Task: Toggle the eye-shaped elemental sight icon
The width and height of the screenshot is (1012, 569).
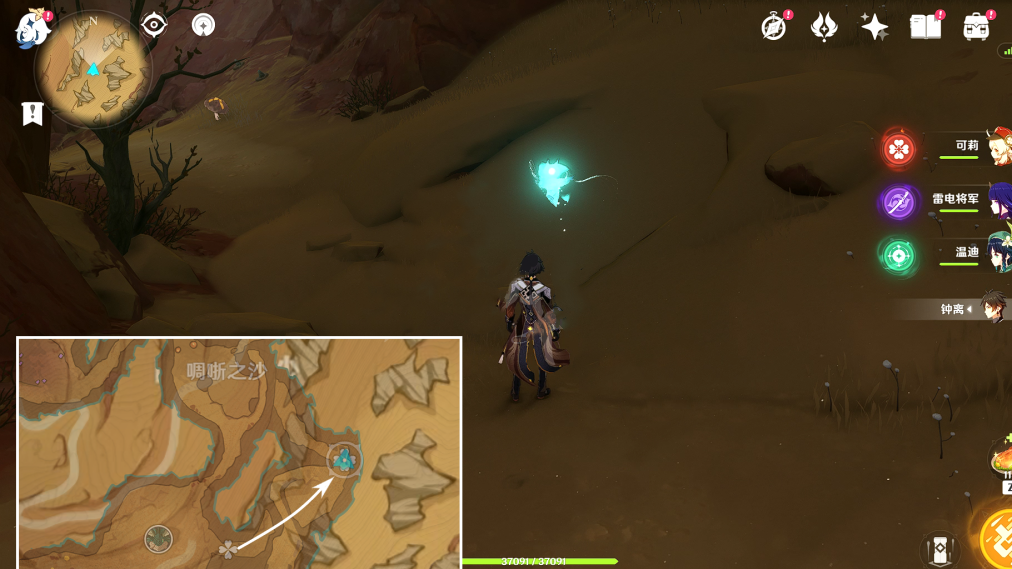Action: coord(154,25)
